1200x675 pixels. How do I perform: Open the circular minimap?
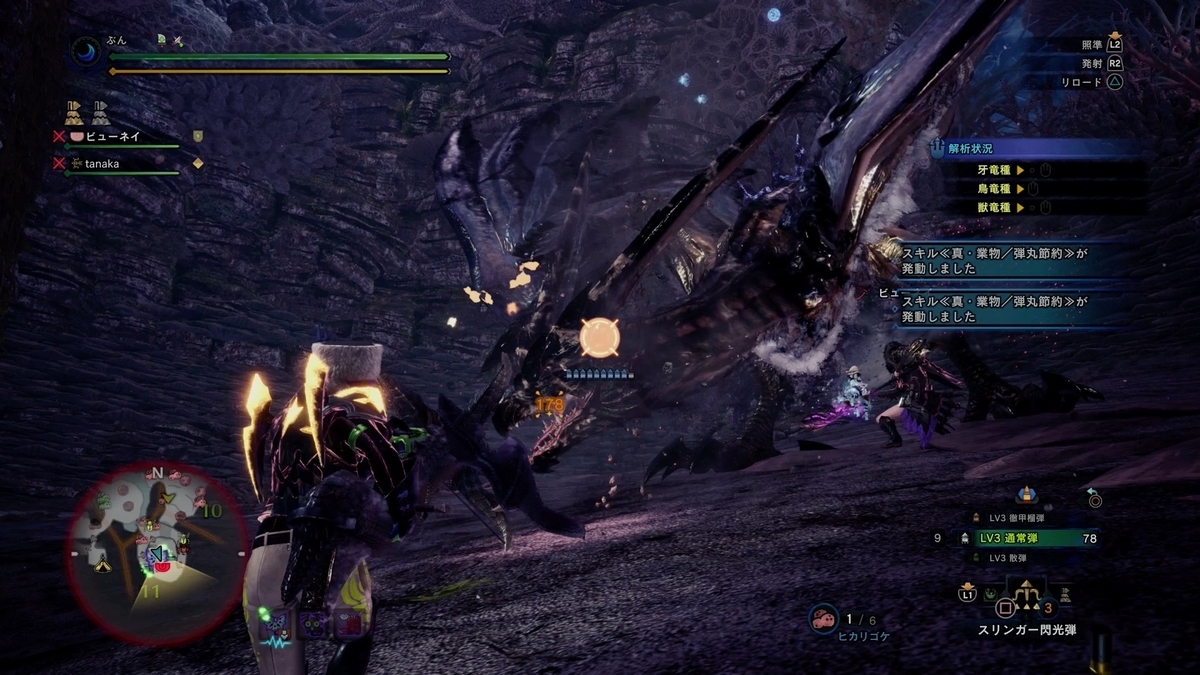(x=155, y=552)
